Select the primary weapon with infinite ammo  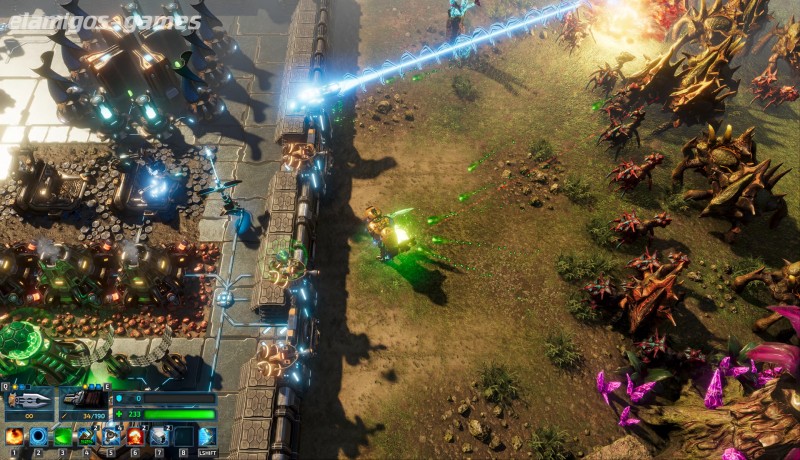coord(29,402)
